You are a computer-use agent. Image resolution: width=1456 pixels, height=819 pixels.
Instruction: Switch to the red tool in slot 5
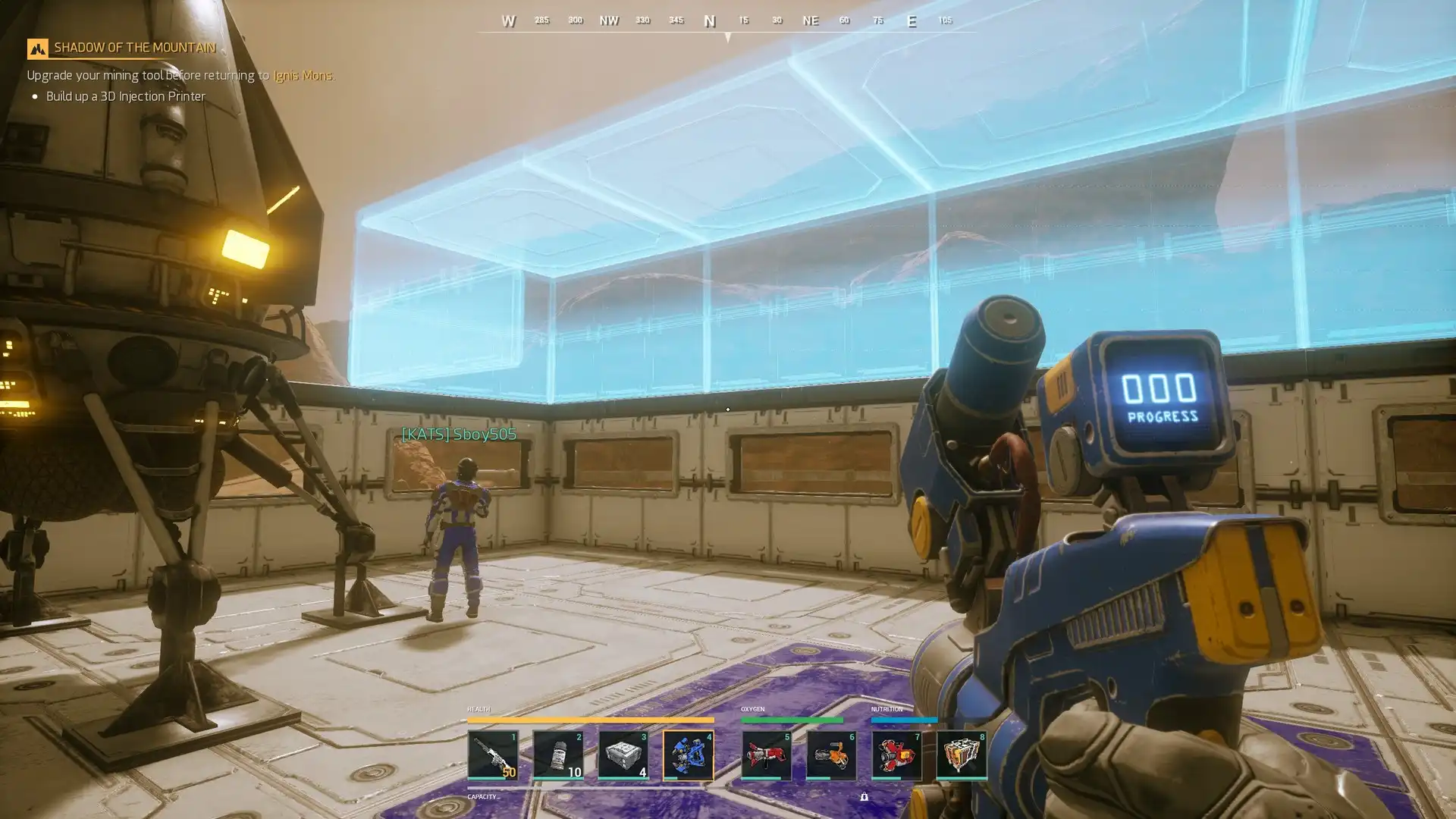pyautogui.click(x=766, y=755)
